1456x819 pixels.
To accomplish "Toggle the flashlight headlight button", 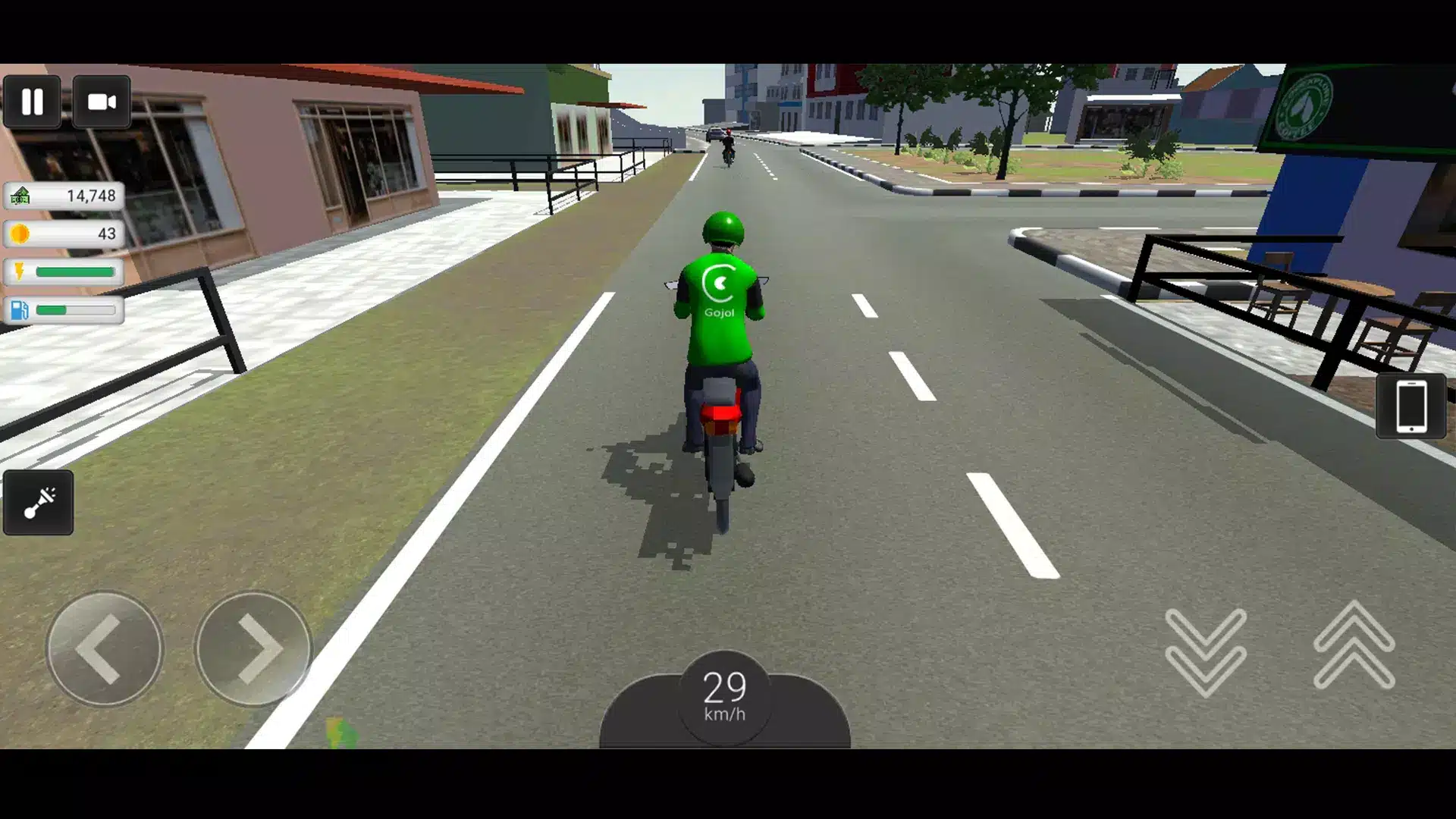I will click(x=39, y=503).
